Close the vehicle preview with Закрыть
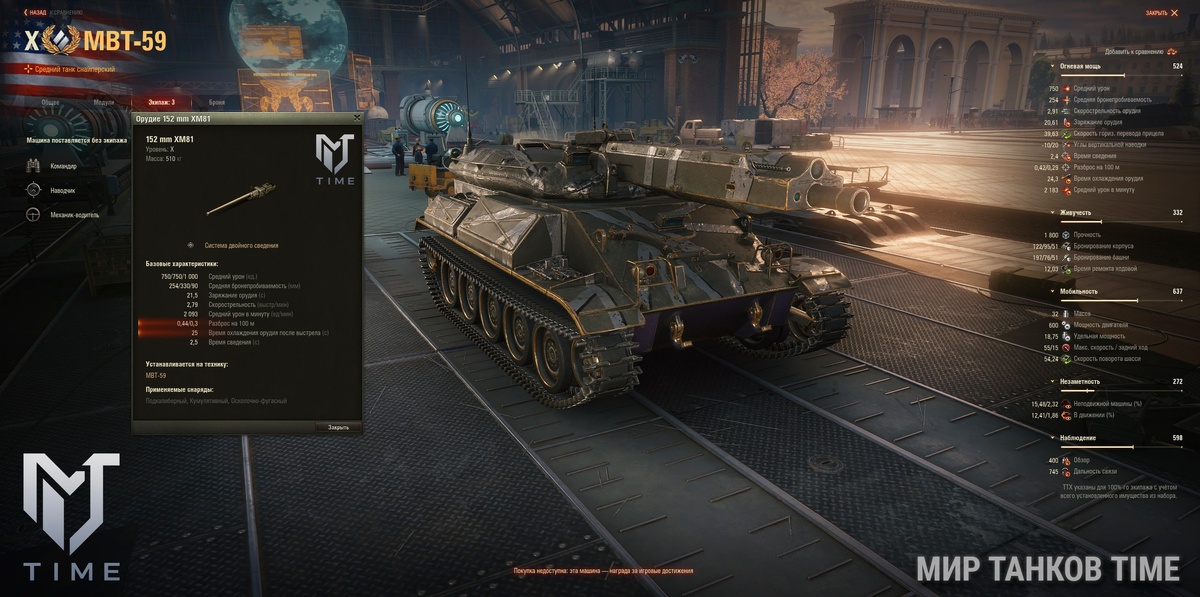The image size is (1200, 597). [1160, 13]
